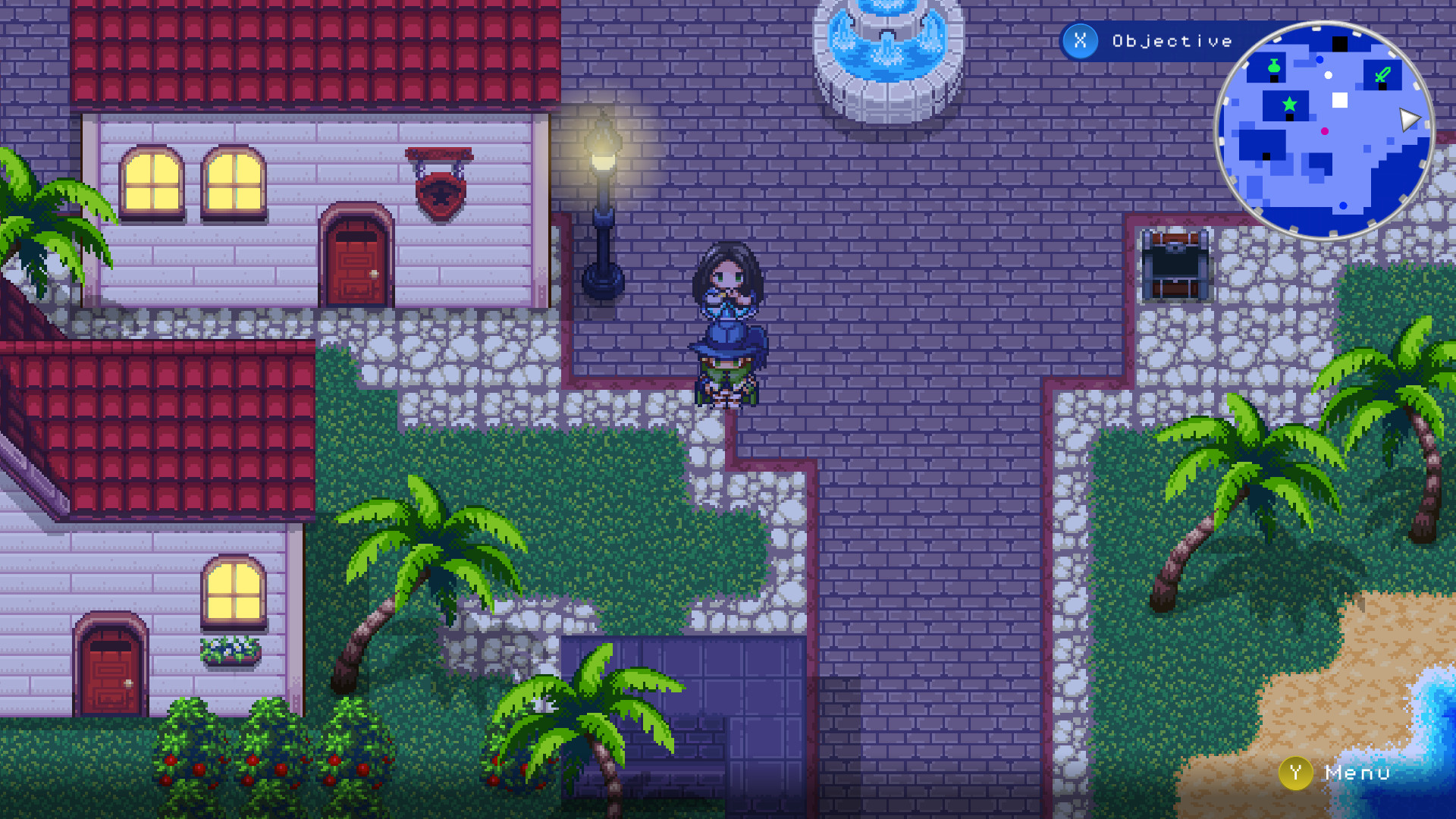Select the green sword marker on minimap
This screenshot has height=819, width=1456.
[x=1382, y=74]
